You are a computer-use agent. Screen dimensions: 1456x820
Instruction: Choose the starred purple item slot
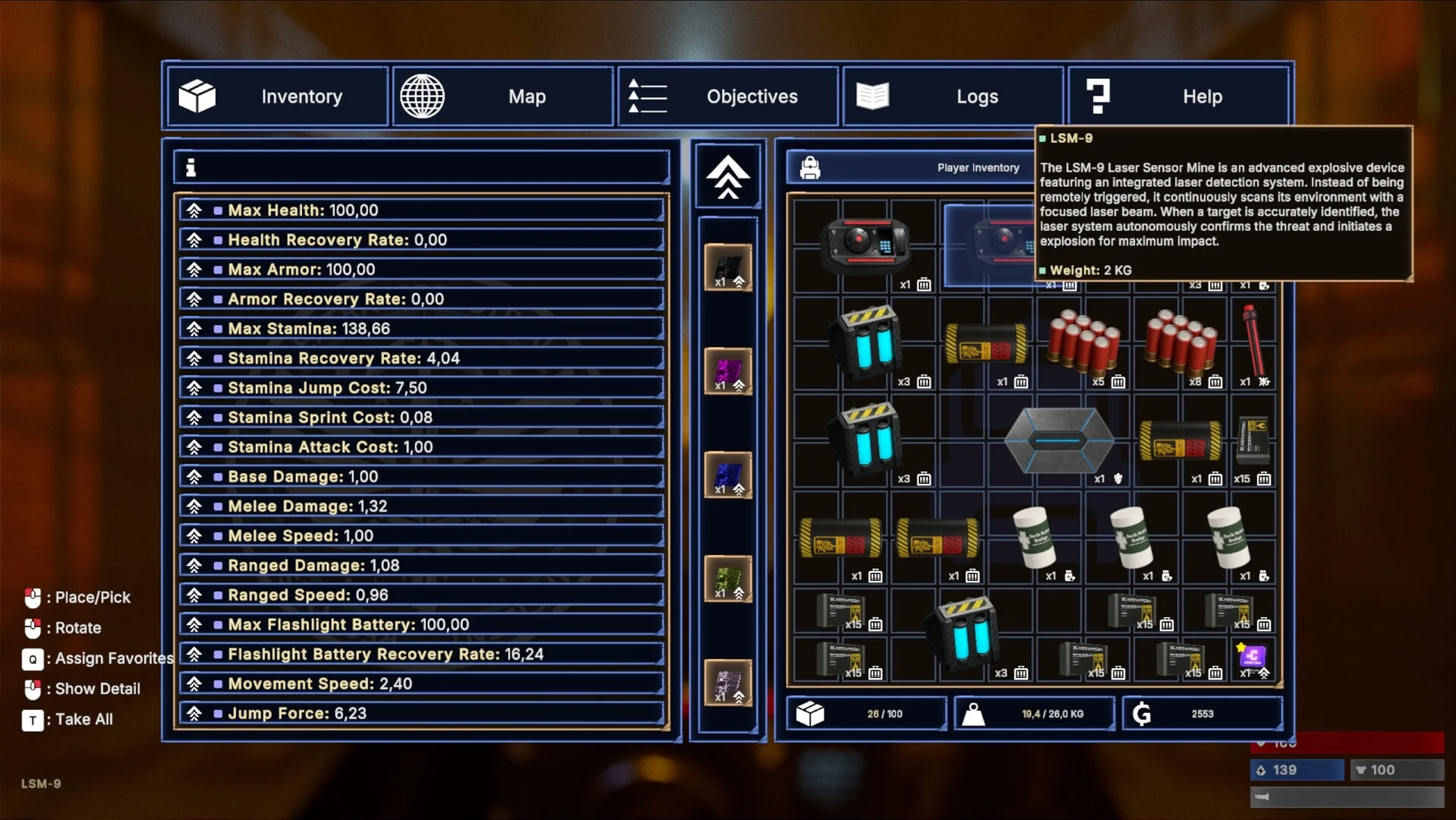coord(1253,659)
